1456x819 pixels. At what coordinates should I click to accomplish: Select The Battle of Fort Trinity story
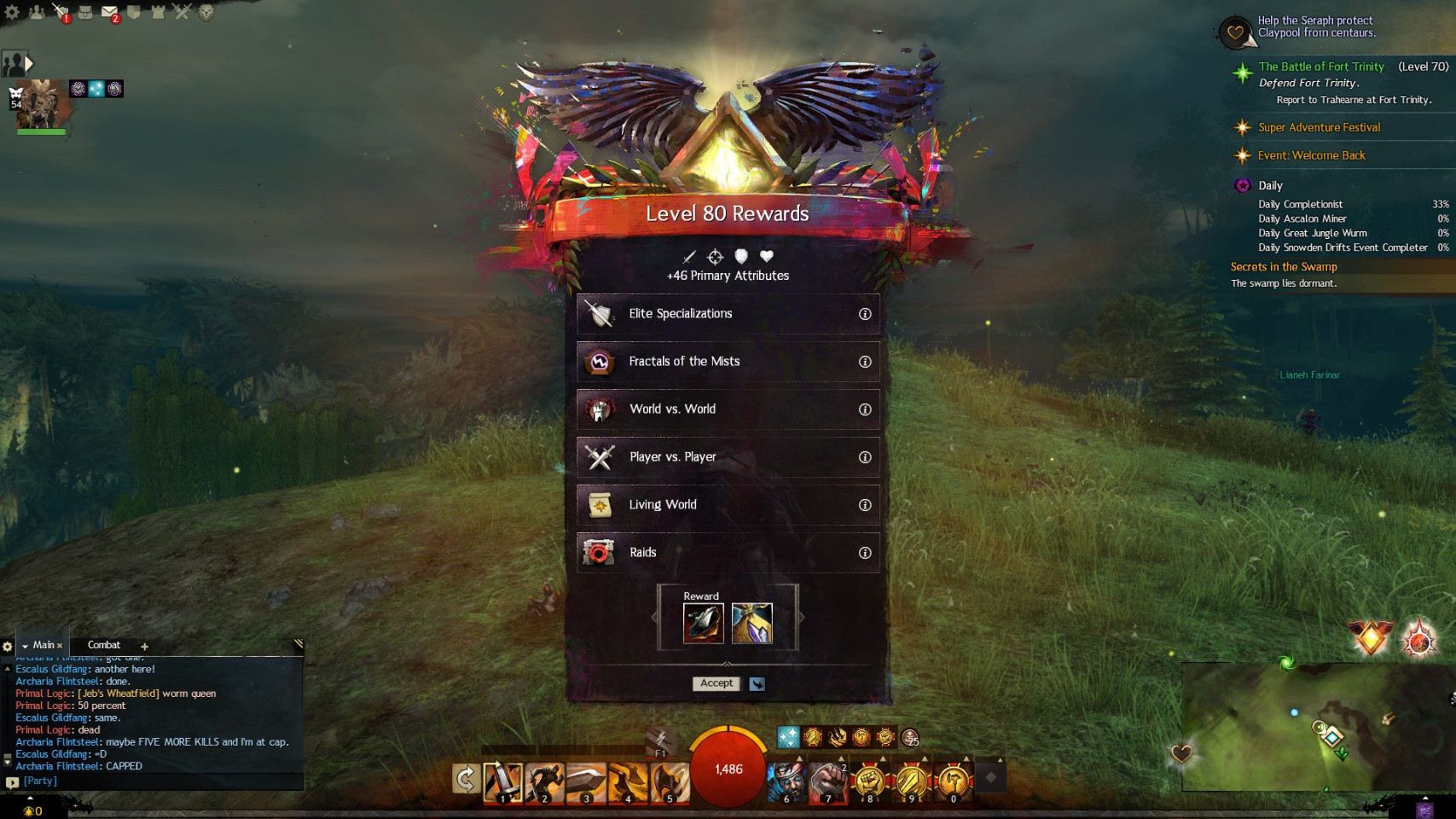point(1321,67)
